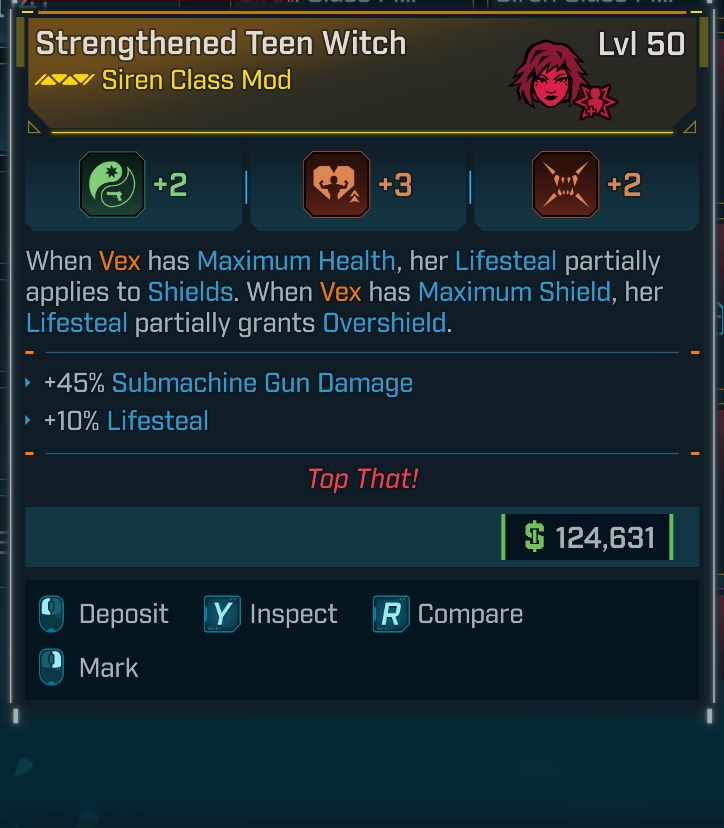Click the red-haired Siren class portrait
Screen dimensions: 724x828
(x=552, y=76)
